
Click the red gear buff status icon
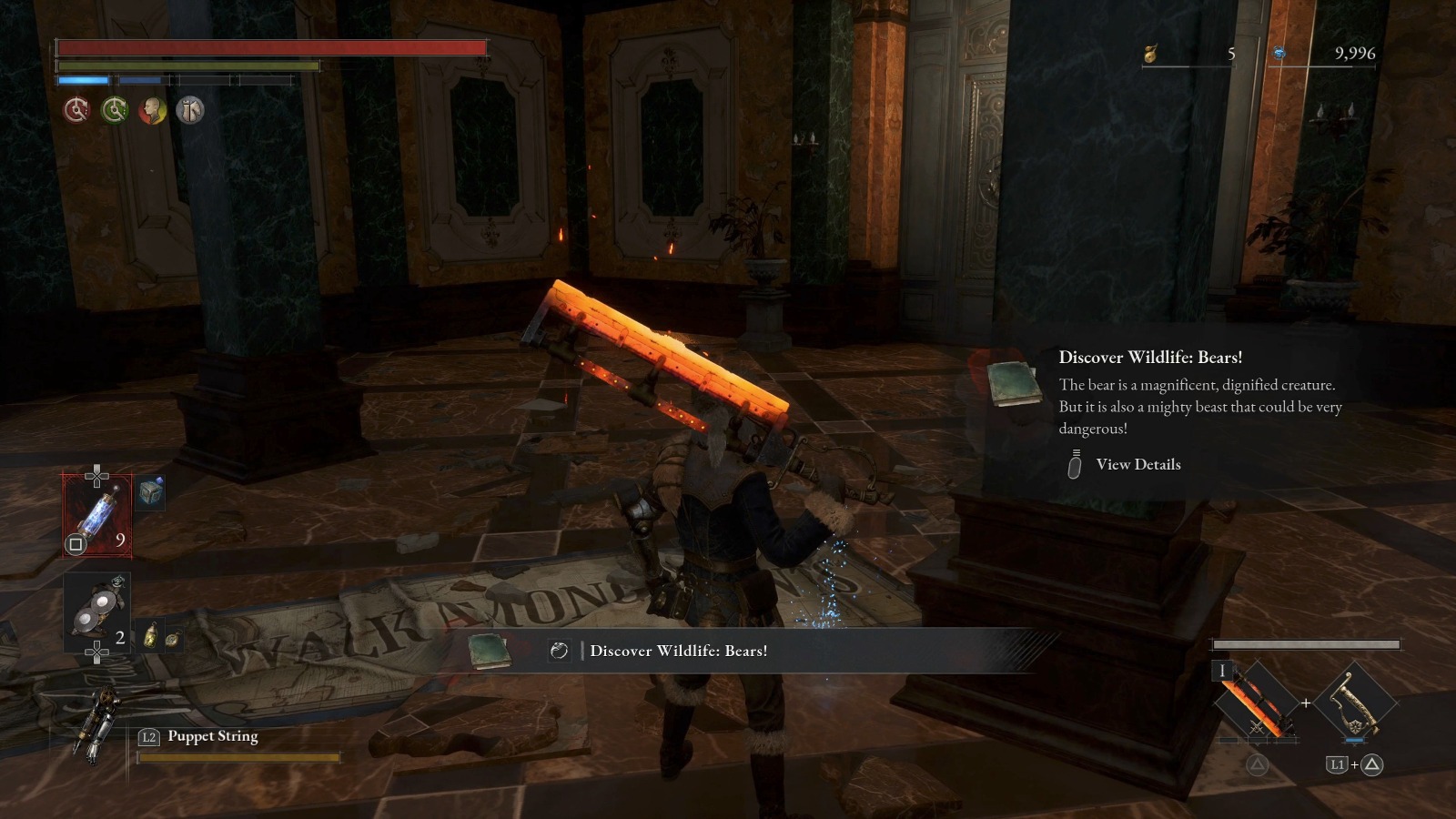coord(76,110)
